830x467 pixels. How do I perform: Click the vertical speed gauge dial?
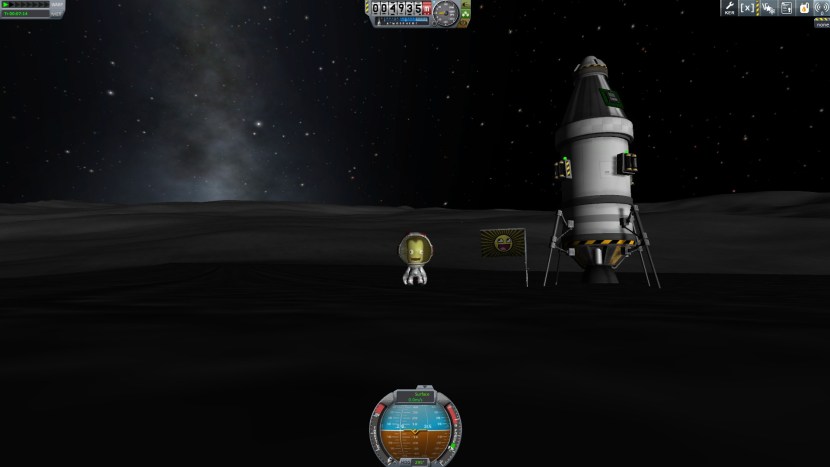click(x=445, y=14)
